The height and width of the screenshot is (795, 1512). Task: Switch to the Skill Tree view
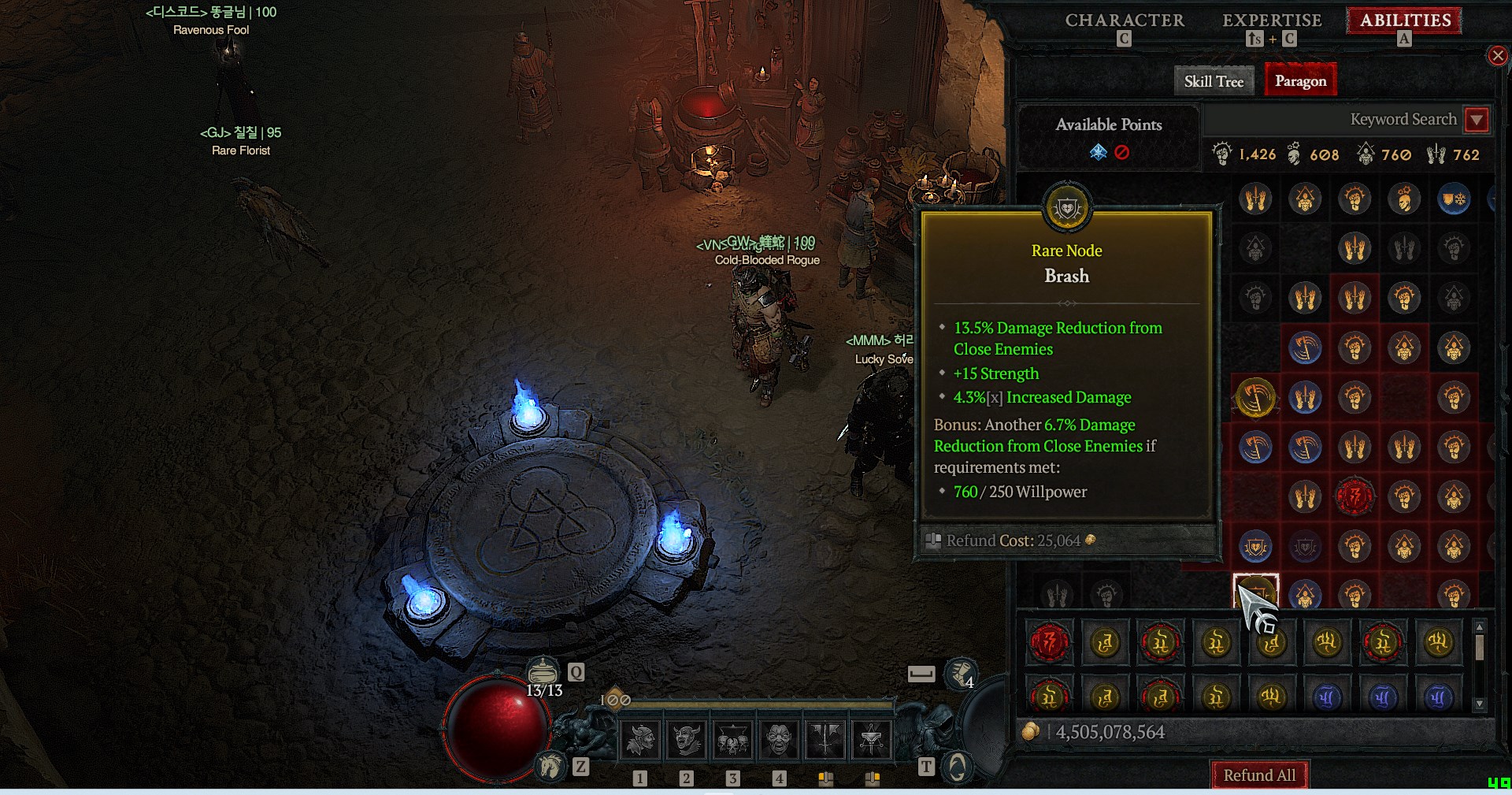[x=1214, y=81]
